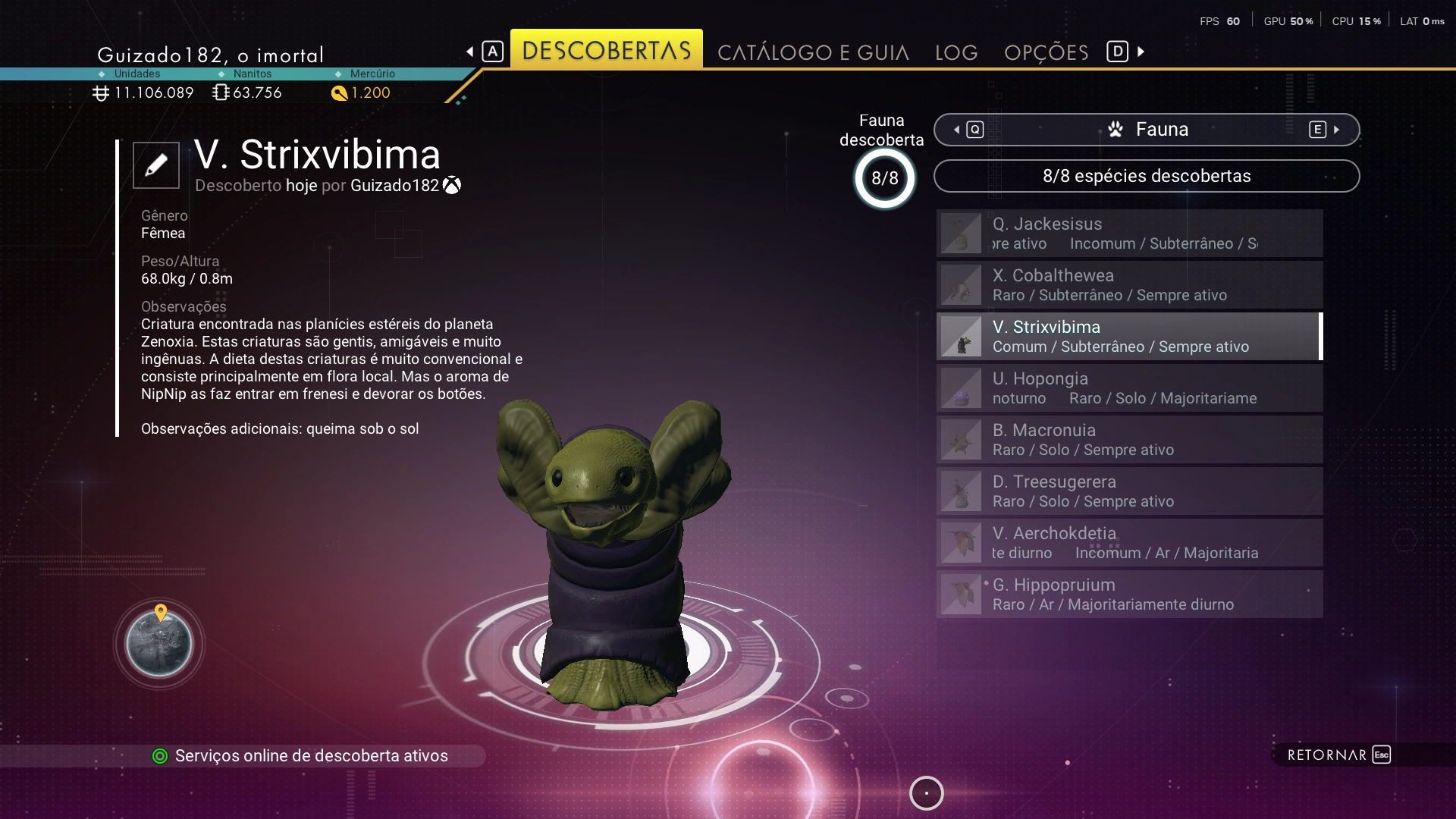Open the B. Macronuia entry

click(x=1129, y=440)
